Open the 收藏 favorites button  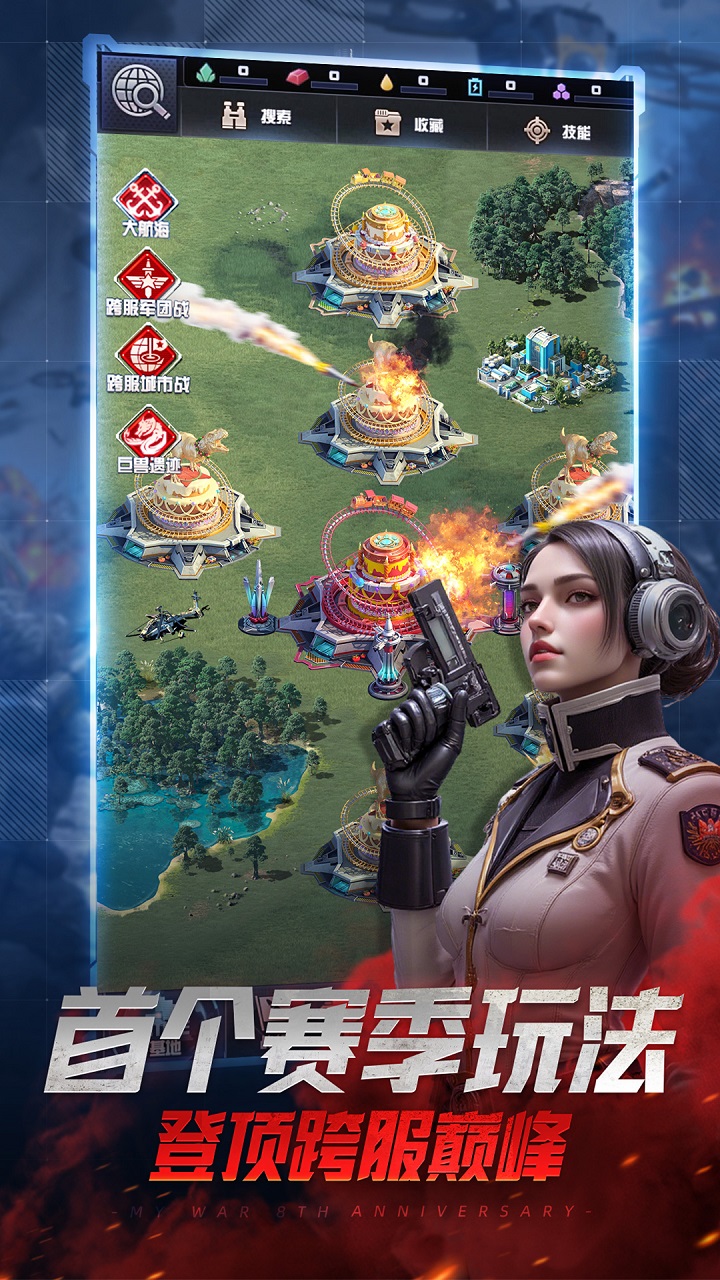click(409, 124)
